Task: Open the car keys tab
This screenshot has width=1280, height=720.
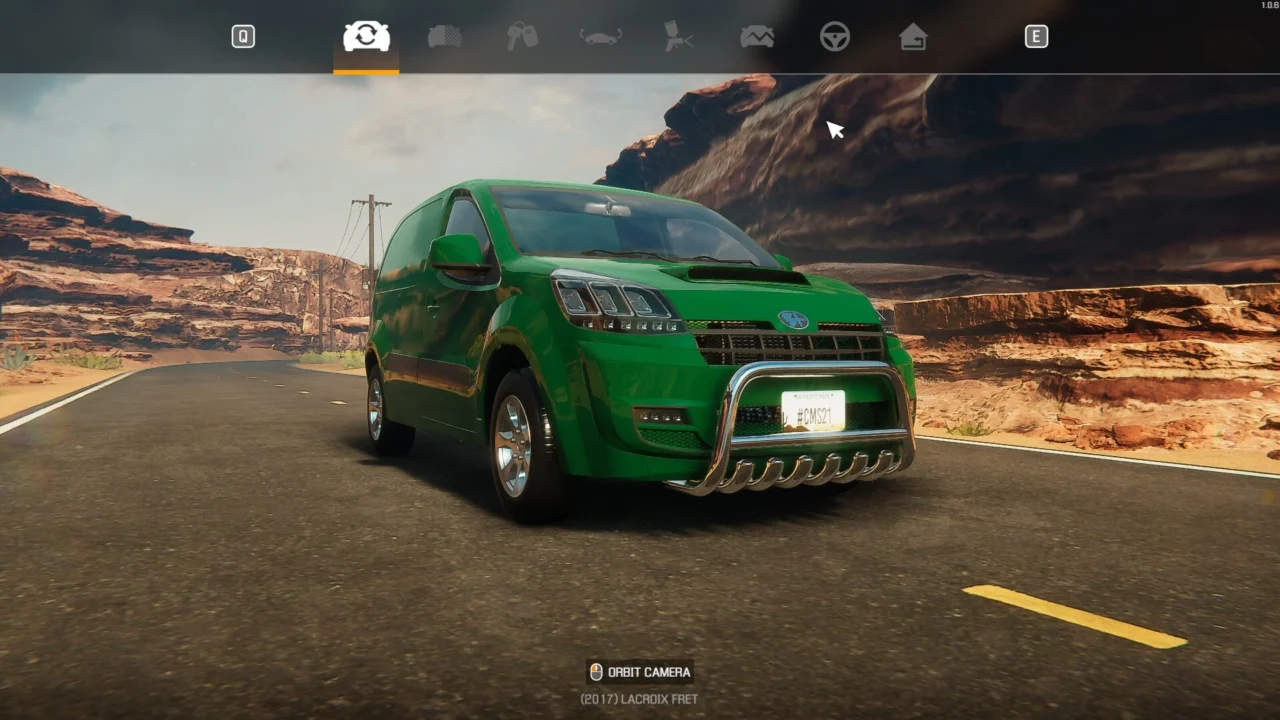Action: [x=522, y=37]
